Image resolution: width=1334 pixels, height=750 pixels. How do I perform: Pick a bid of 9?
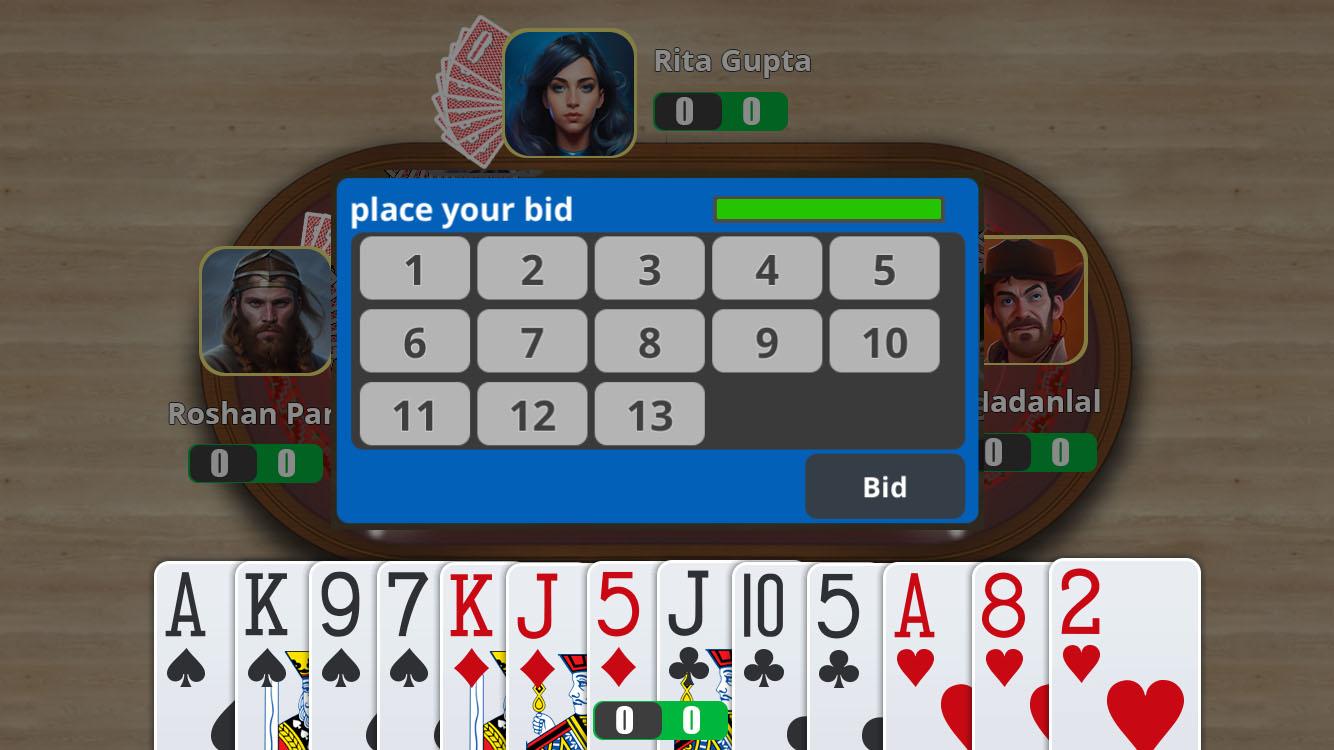[x=767, y=341]
